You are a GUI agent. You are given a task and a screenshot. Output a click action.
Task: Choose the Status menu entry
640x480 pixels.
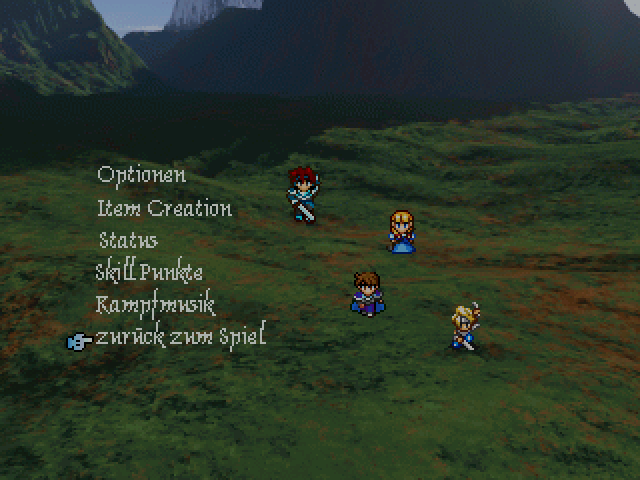[x=128, y=240]
